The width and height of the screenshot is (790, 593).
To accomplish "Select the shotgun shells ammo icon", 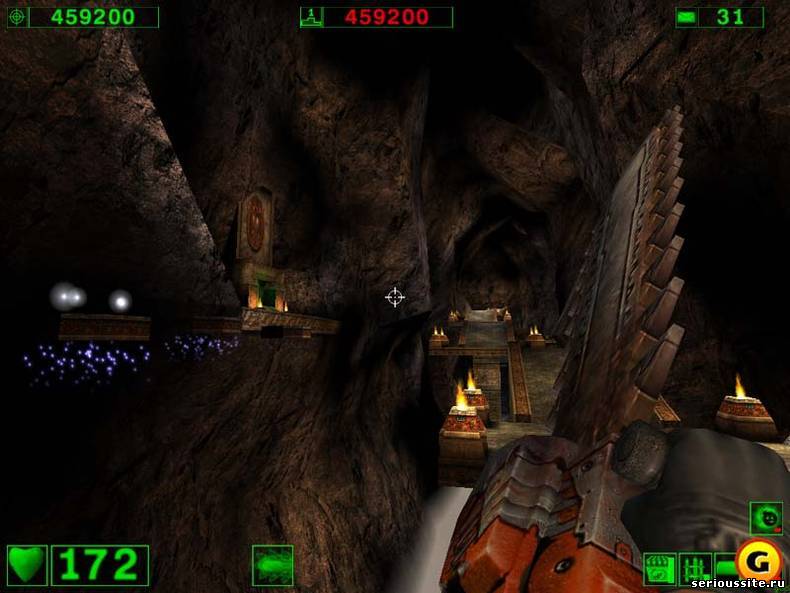I will coord(657,568).
